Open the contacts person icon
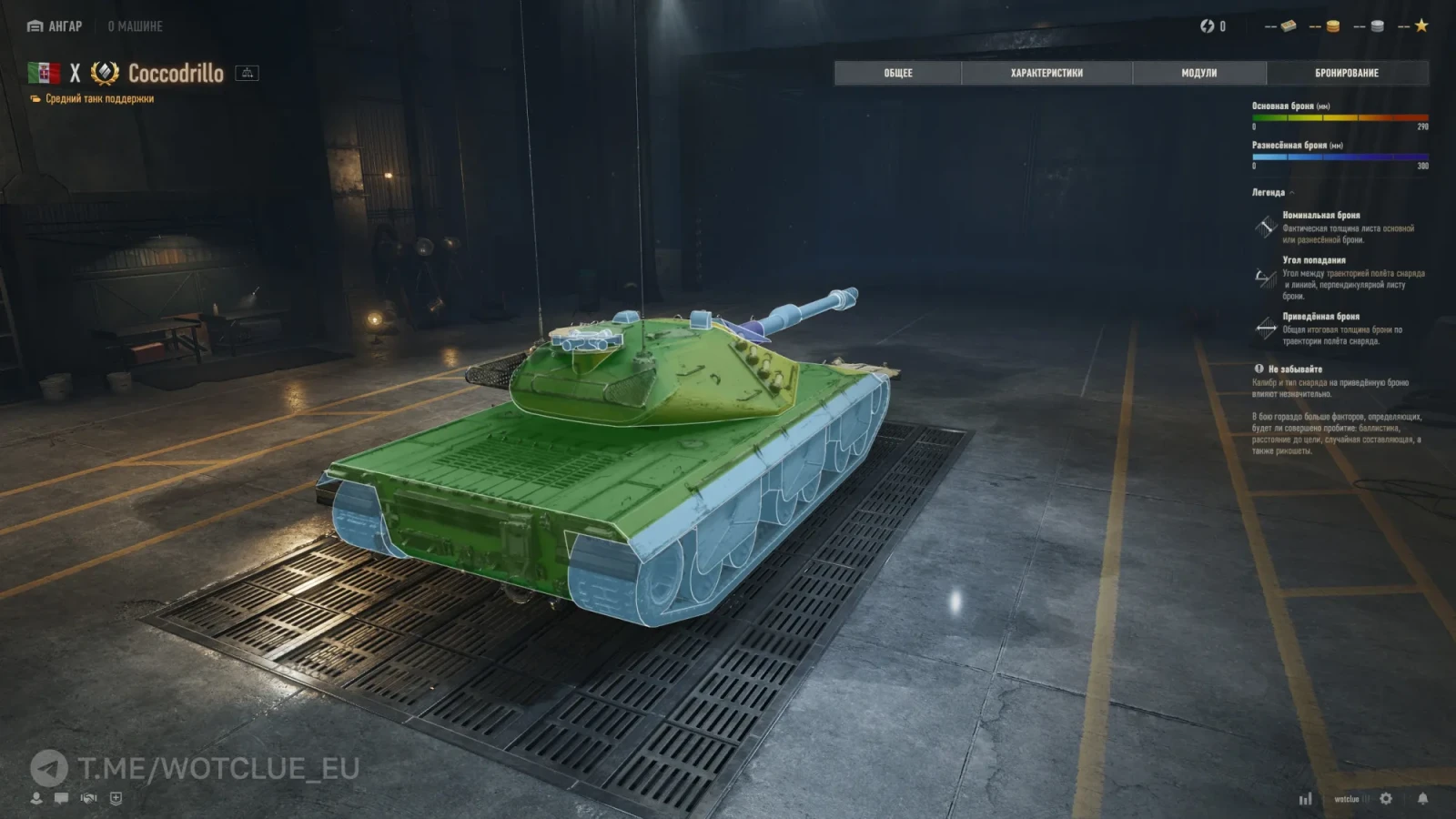1456x819 pixels. pos(36,798)
